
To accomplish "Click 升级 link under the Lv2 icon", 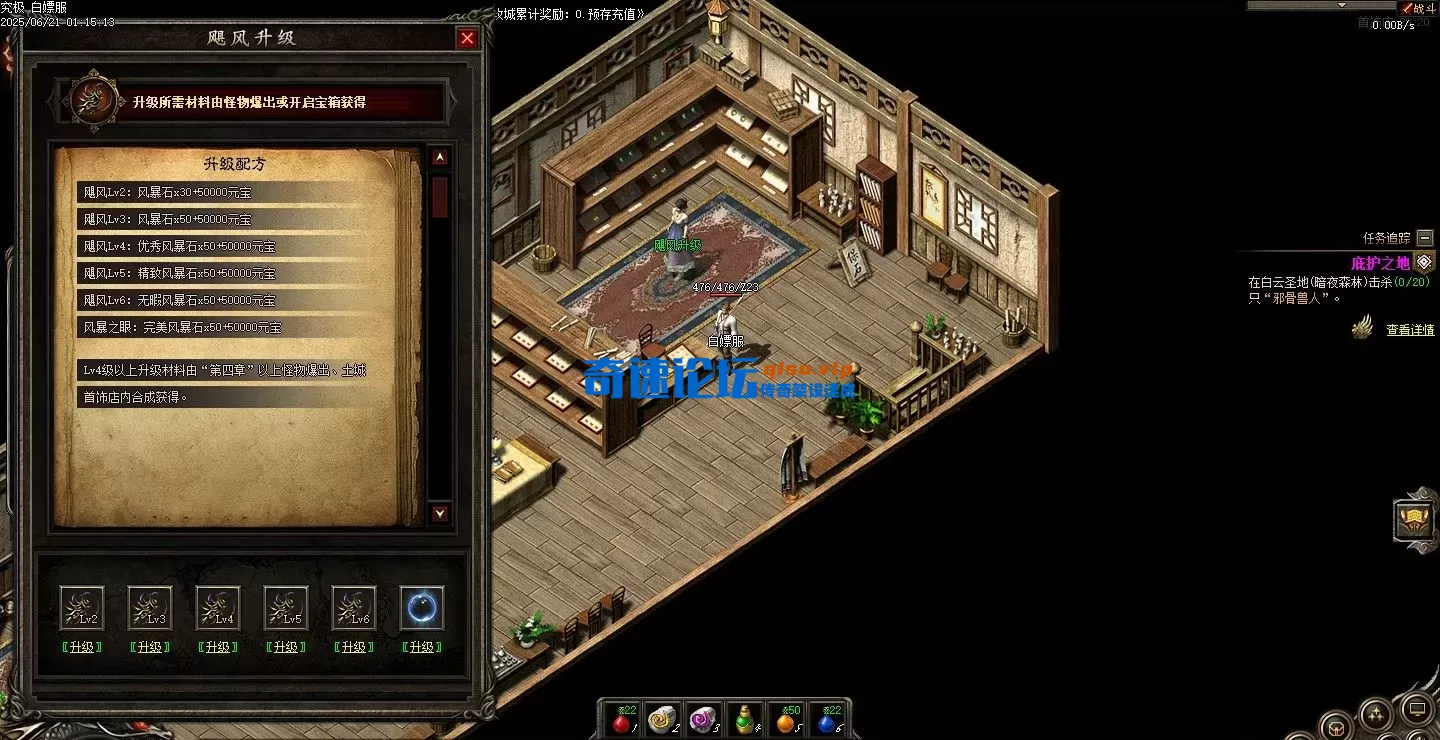I will pos(82,647).
